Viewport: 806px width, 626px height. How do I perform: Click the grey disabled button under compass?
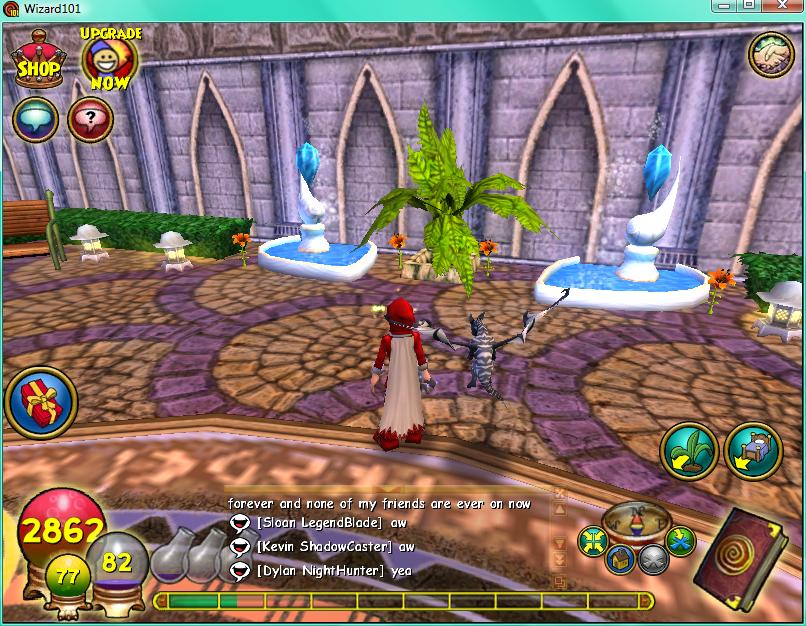654,560
